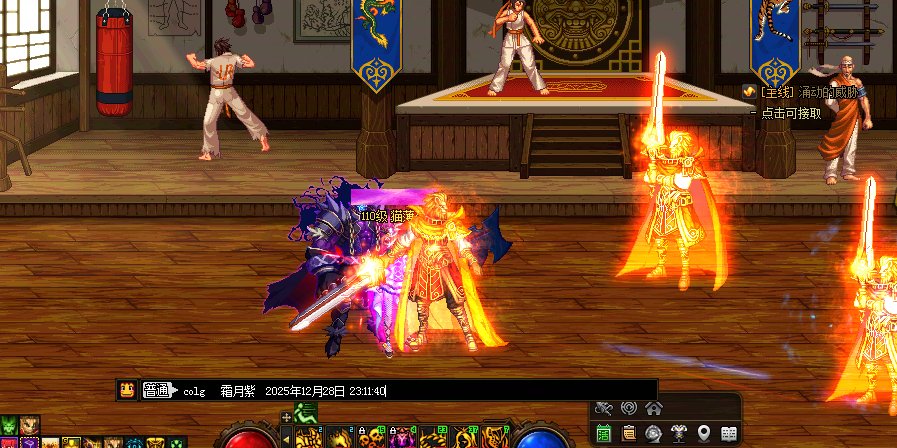Open the armor equipment icon

point(679,433)
